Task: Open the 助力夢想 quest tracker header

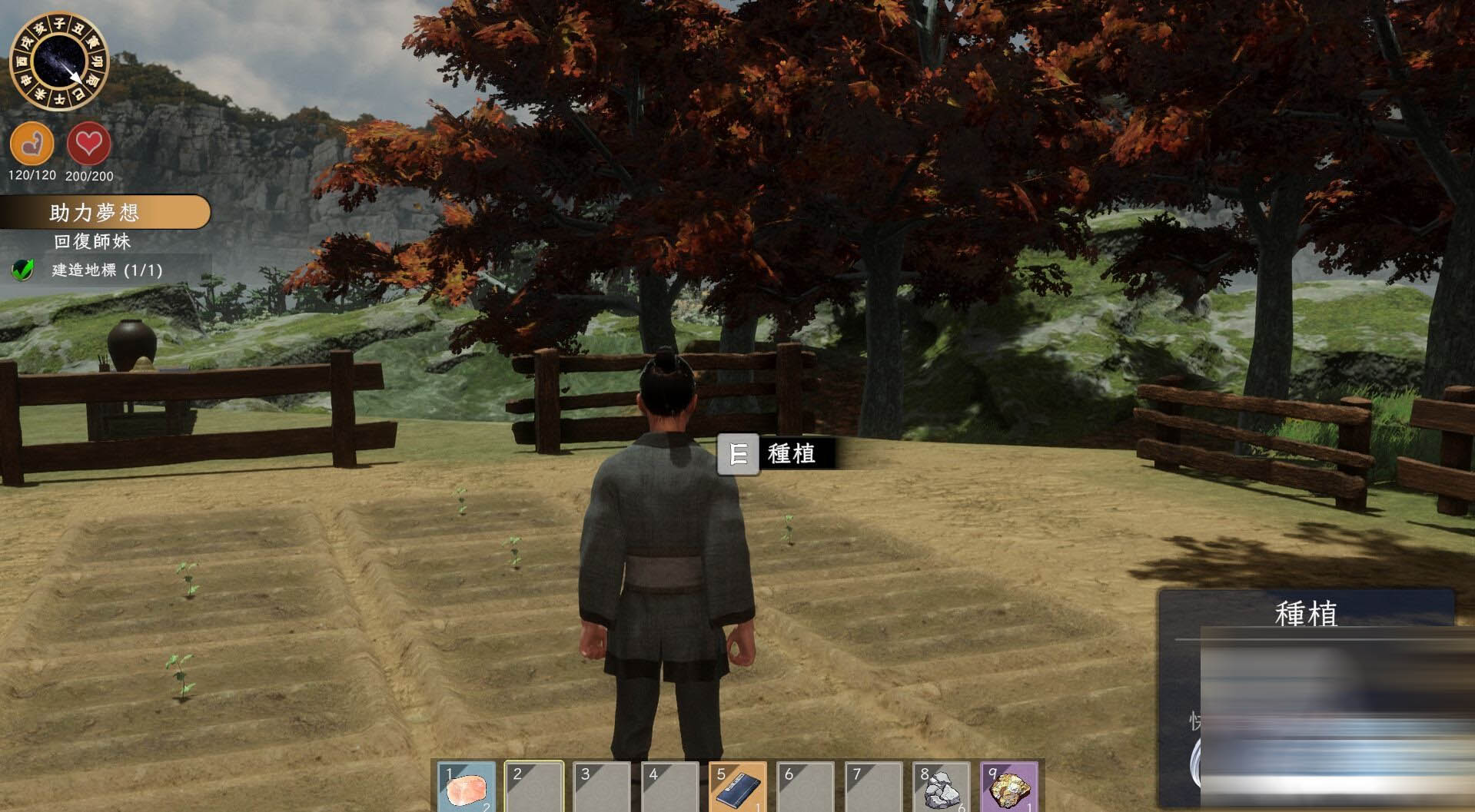Action: [x=105, y=212]
